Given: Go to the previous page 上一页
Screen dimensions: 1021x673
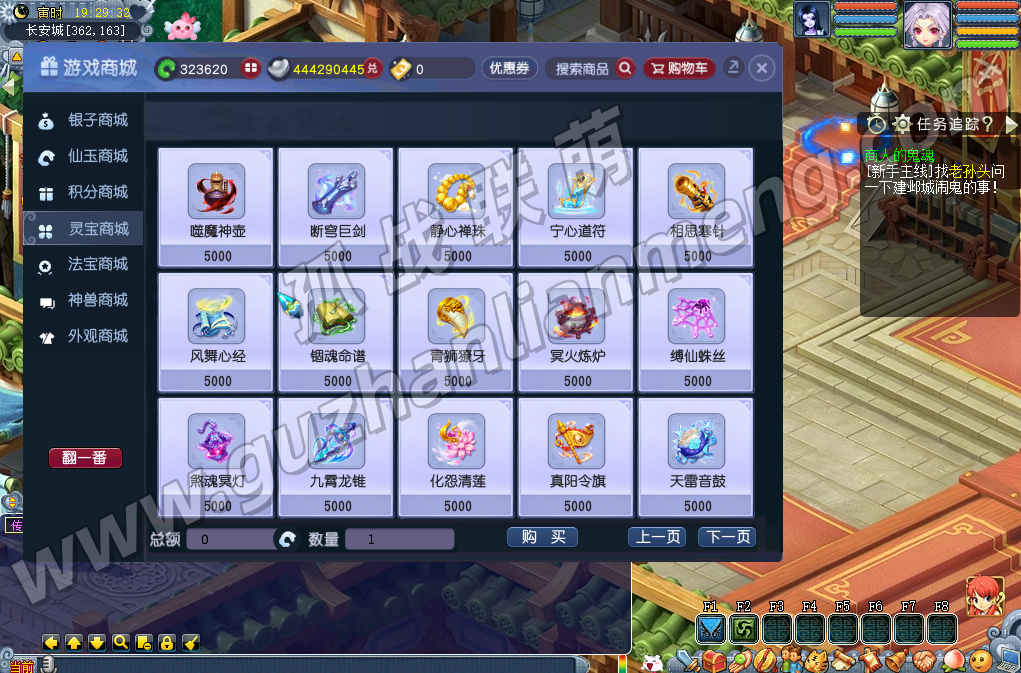Looking at the screenshot, I should [657, 537].
